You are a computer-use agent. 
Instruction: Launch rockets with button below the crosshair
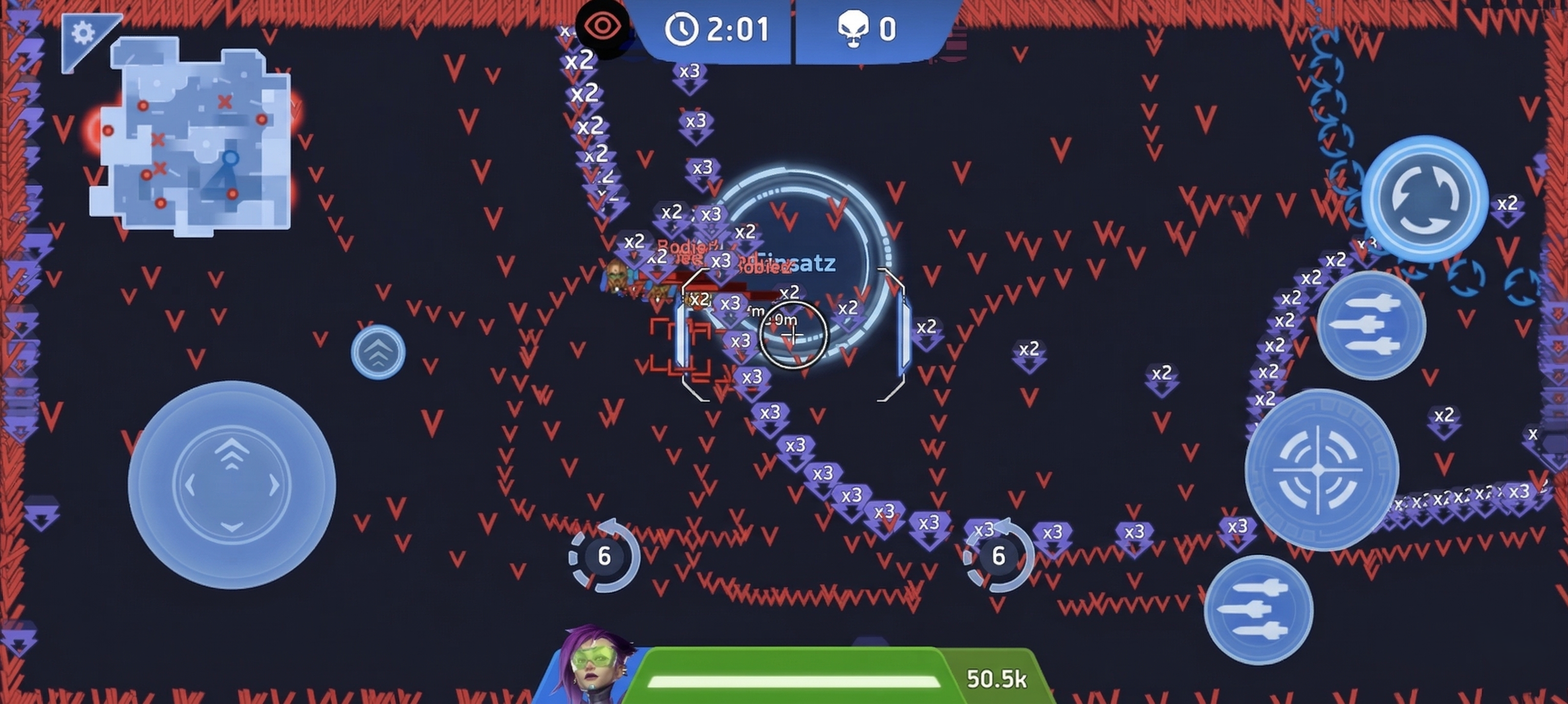tap(1258, 610)
